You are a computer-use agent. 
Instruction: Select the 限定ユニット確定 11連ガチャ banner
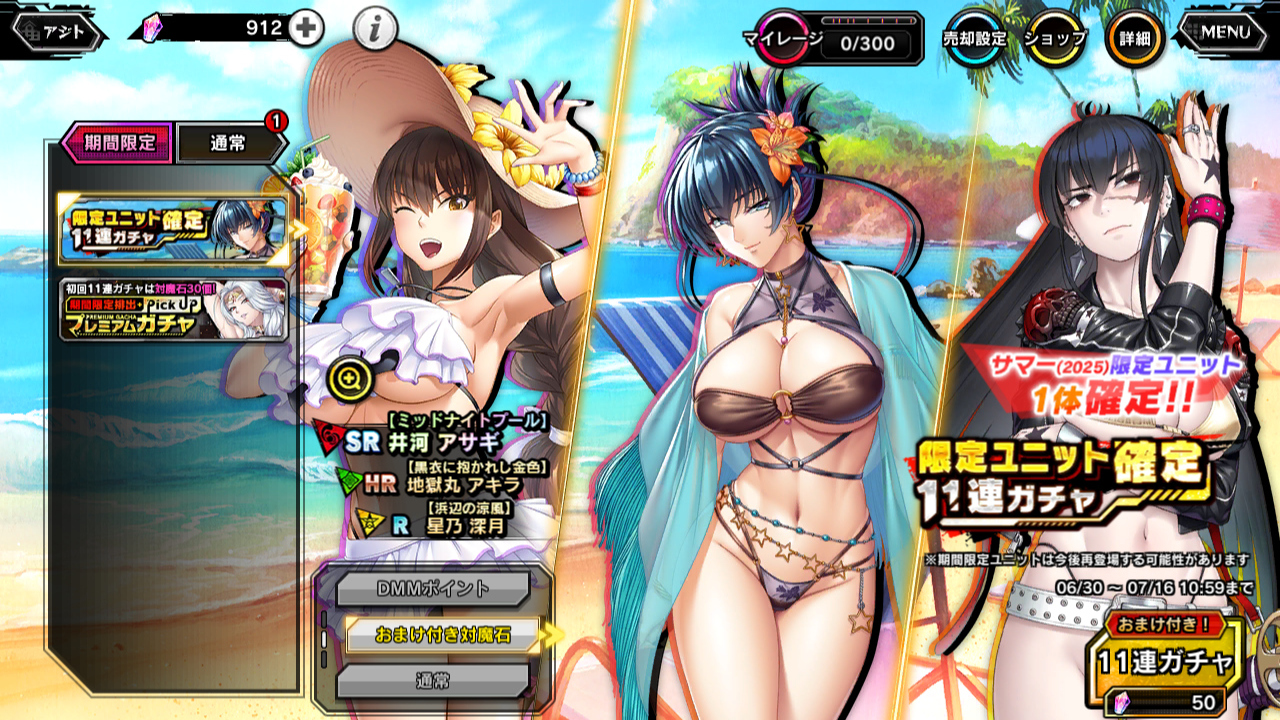tap(174, 229)
